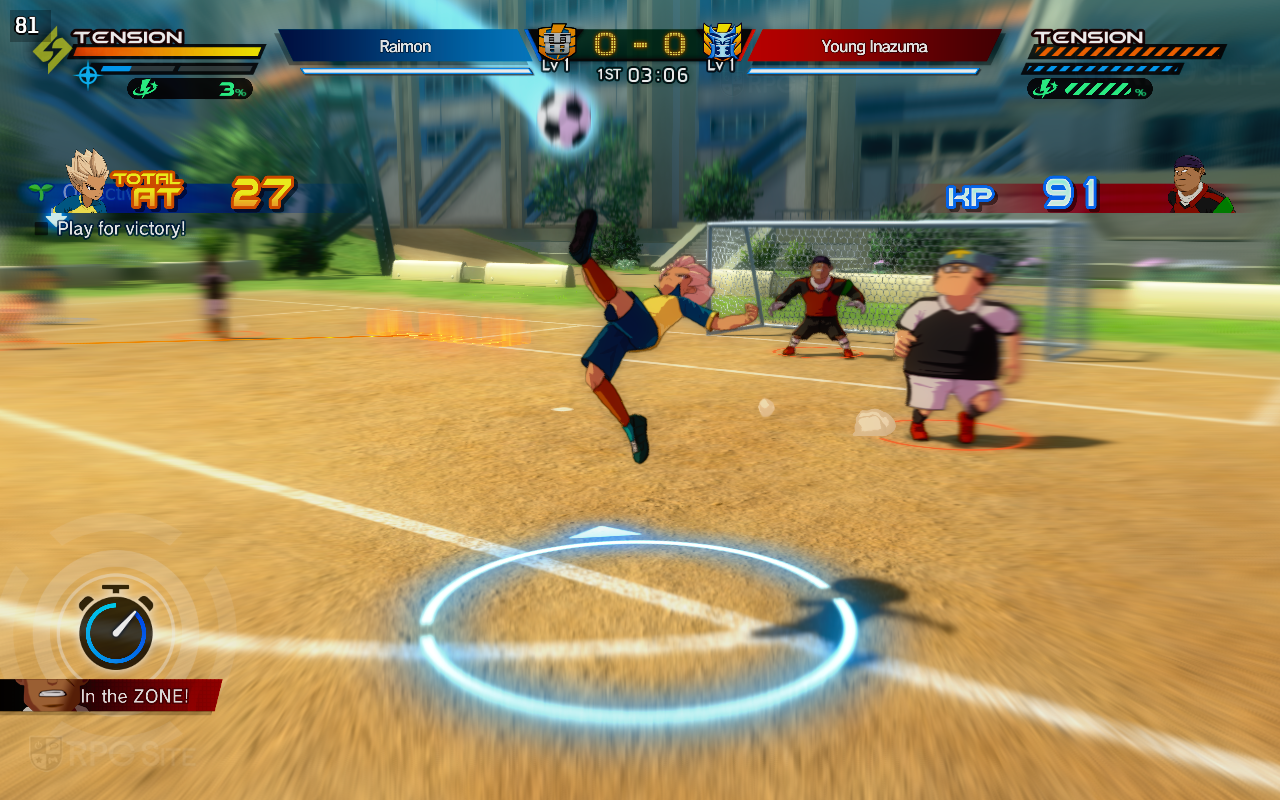This screenshot has height=800, width=1280.
Task: Select the Raimon team emblem
Action: pyautogui.click(x=557, y=43)
